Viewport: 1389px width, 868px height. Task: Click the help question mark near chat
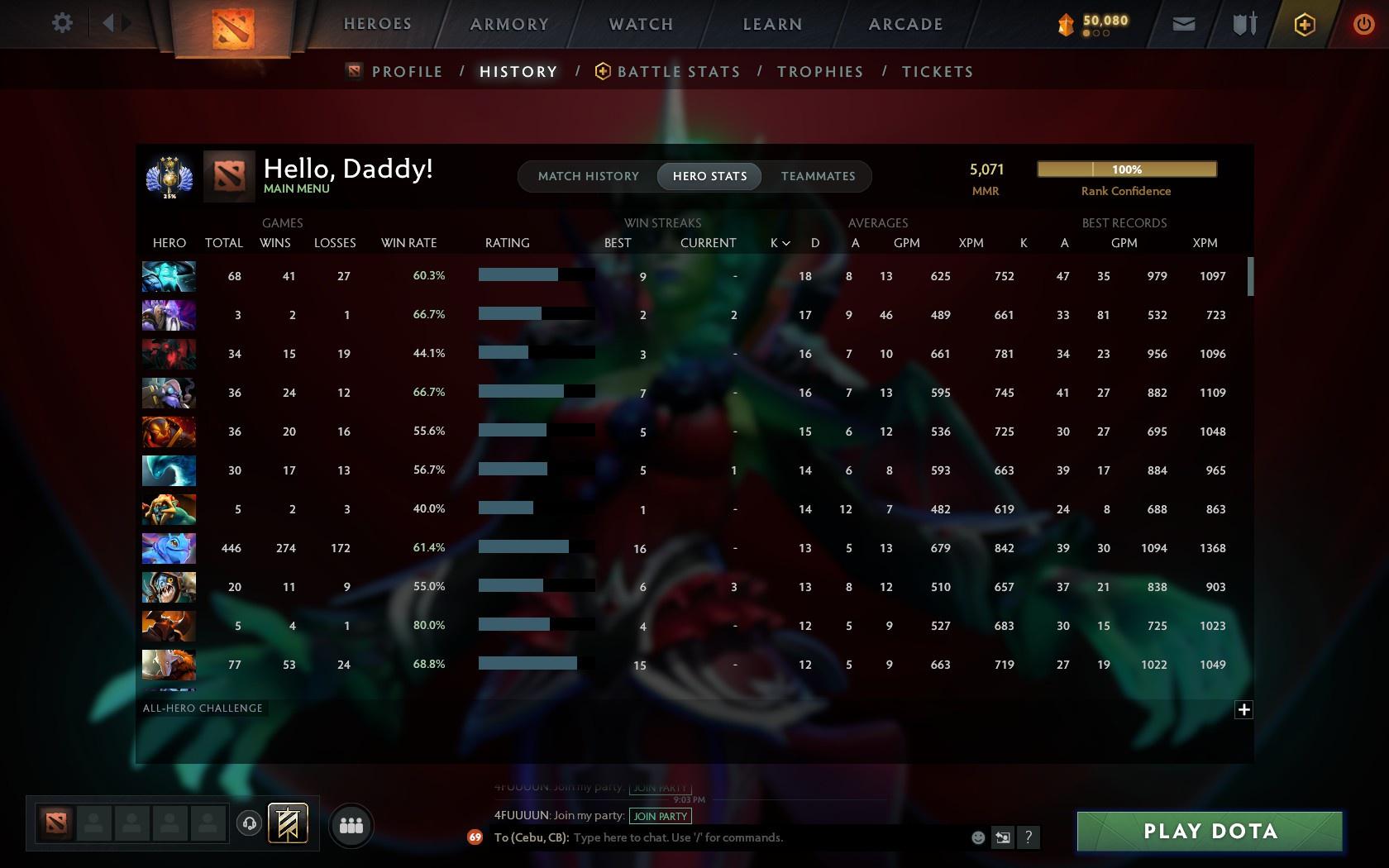(1028, 837)
